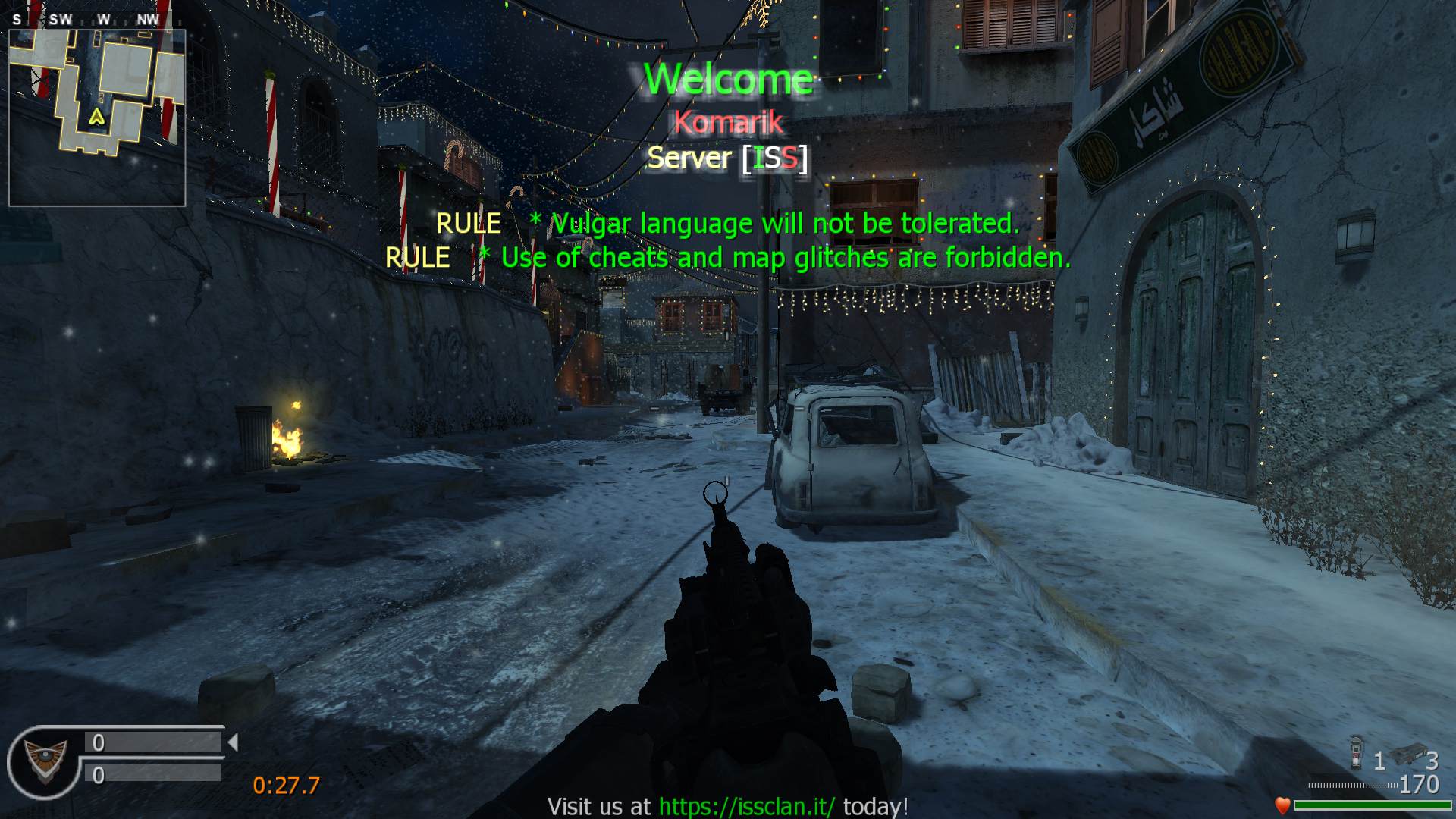Viewport: 1456px width, 819px height.
Task: Open the issclan.it website link
Action: coord(746,806)
